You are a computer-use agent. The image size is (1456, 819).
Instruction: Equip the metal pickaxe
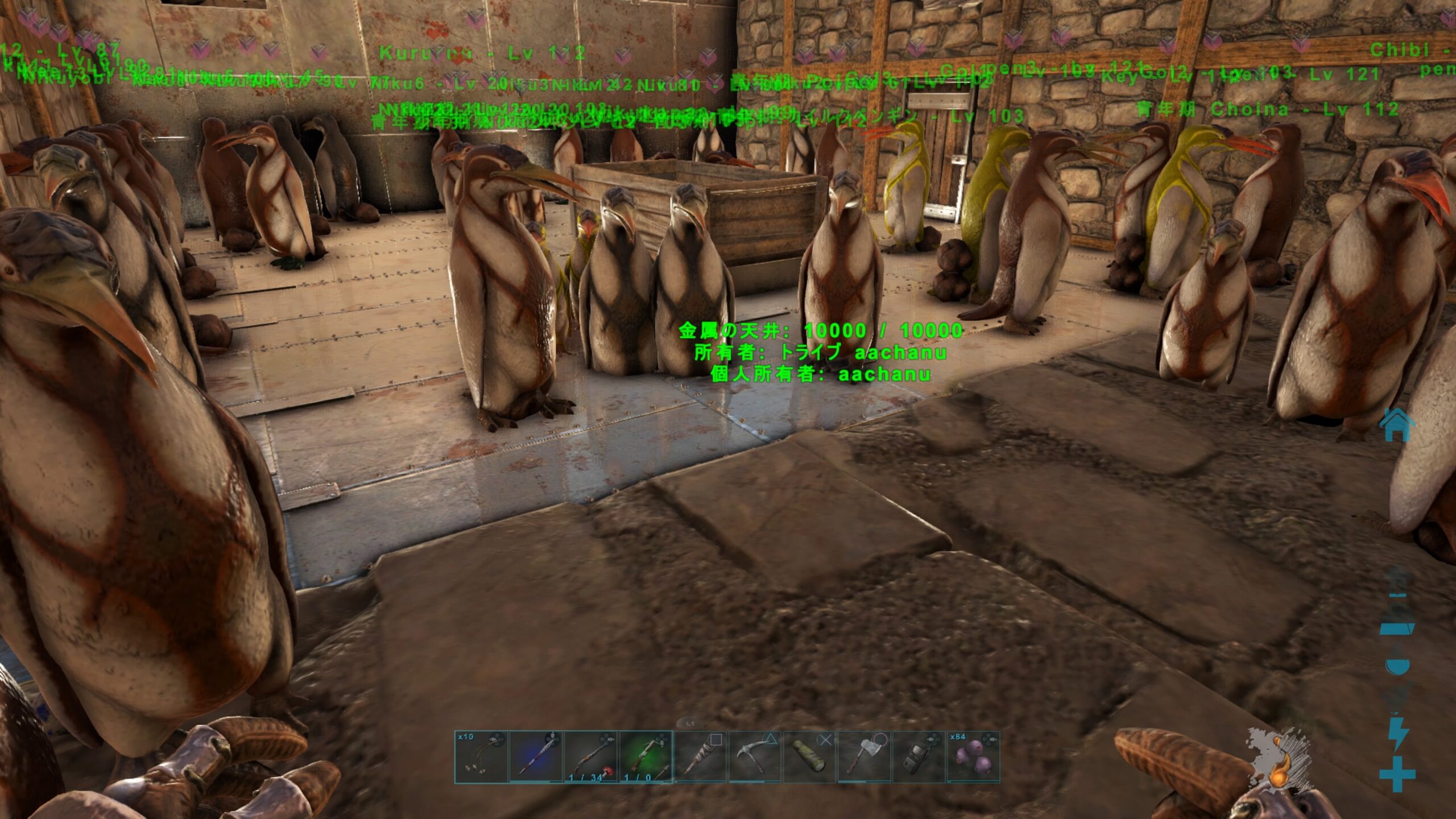[x=754, y=757]
